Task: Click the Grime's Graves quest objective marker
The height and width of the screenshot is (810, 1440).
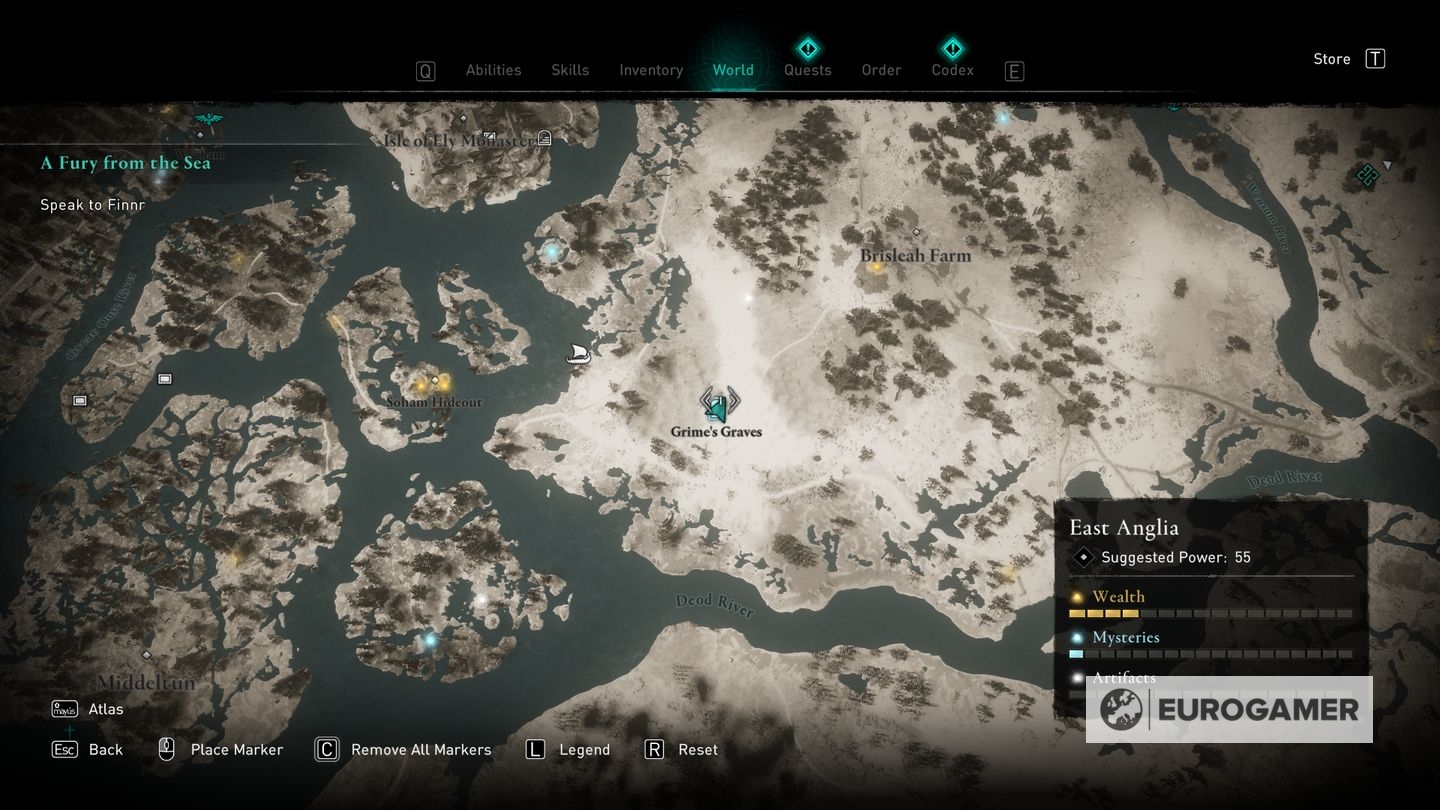Action: (716, 406)
